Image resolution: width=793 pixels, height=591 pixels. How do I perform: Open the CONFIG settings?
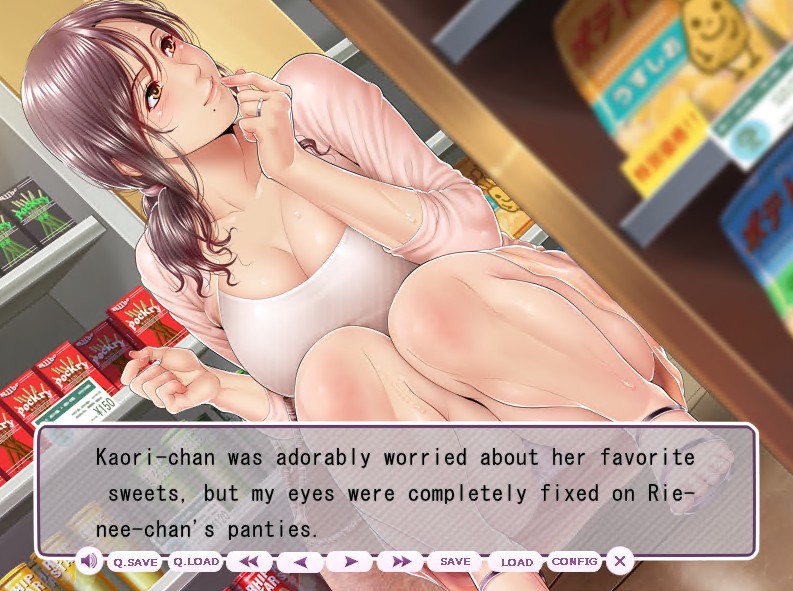575,562
